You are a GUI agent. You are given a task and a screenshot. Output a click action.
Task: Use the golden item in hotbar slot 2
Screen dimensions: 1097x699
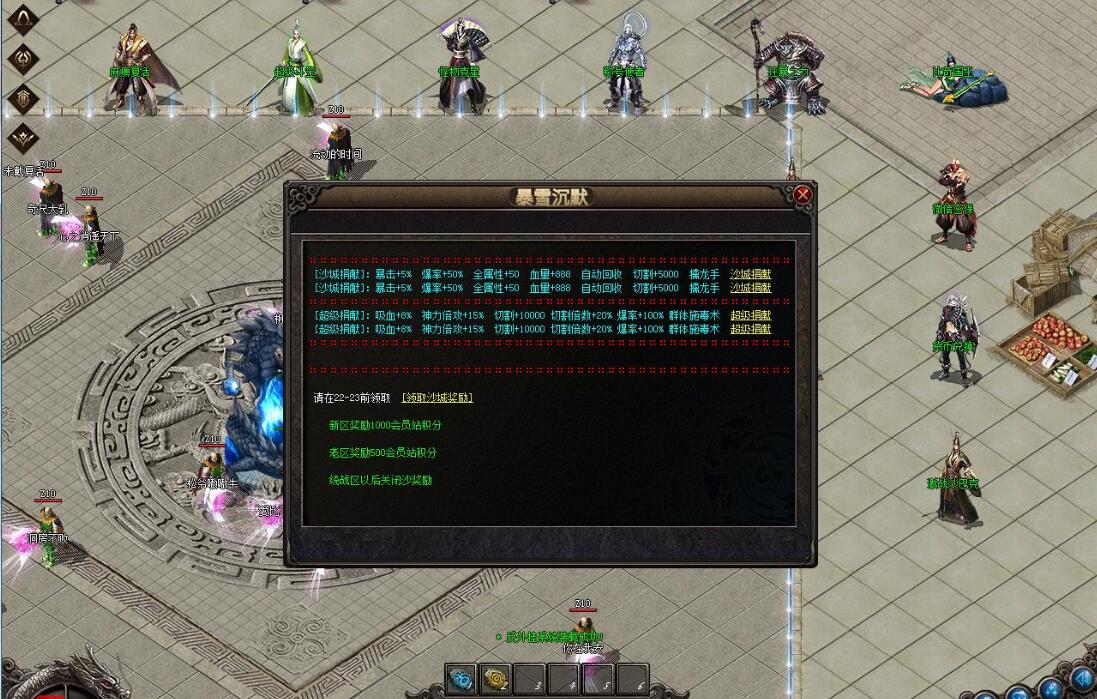click(x=495, y=678)
